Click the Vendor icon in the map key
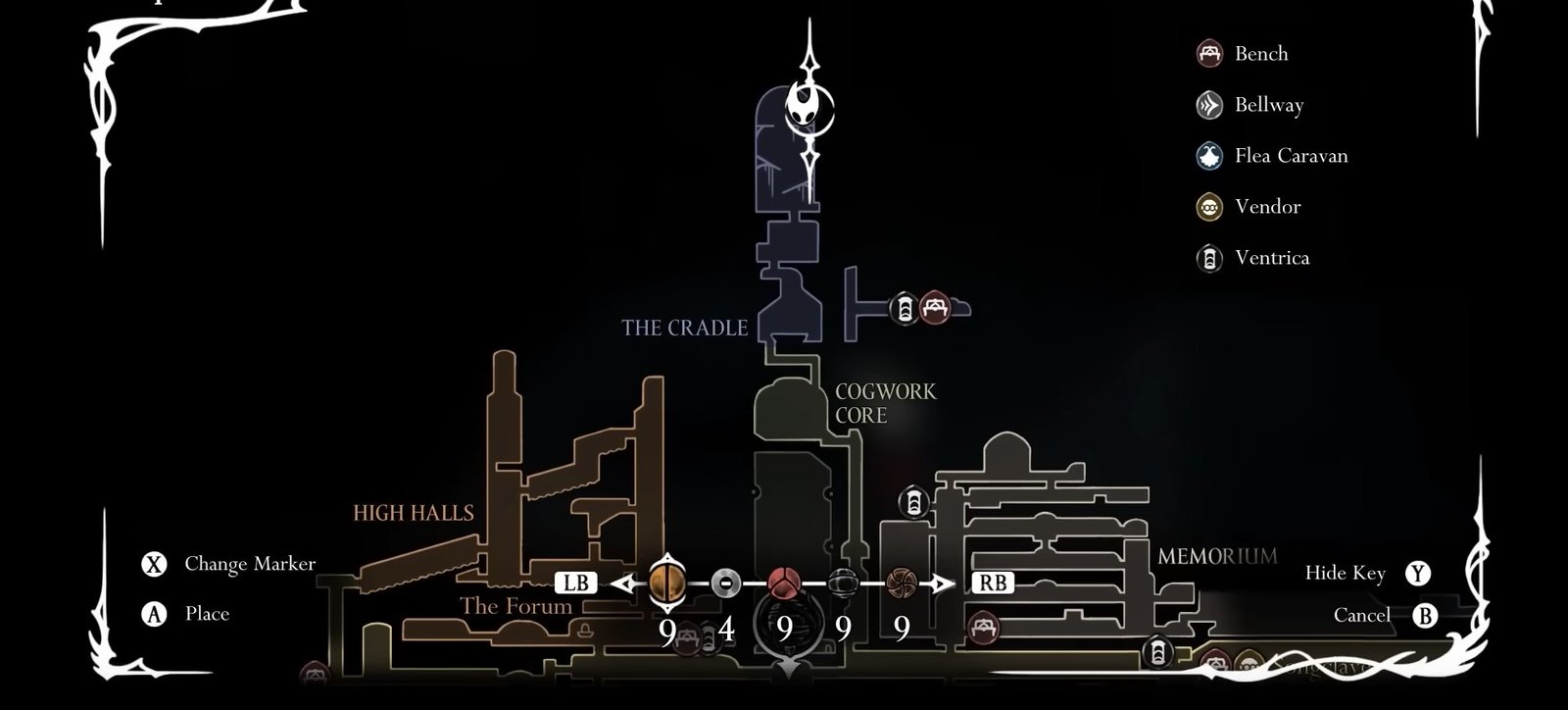1568x710 pixels. [x=1207, y=207]
